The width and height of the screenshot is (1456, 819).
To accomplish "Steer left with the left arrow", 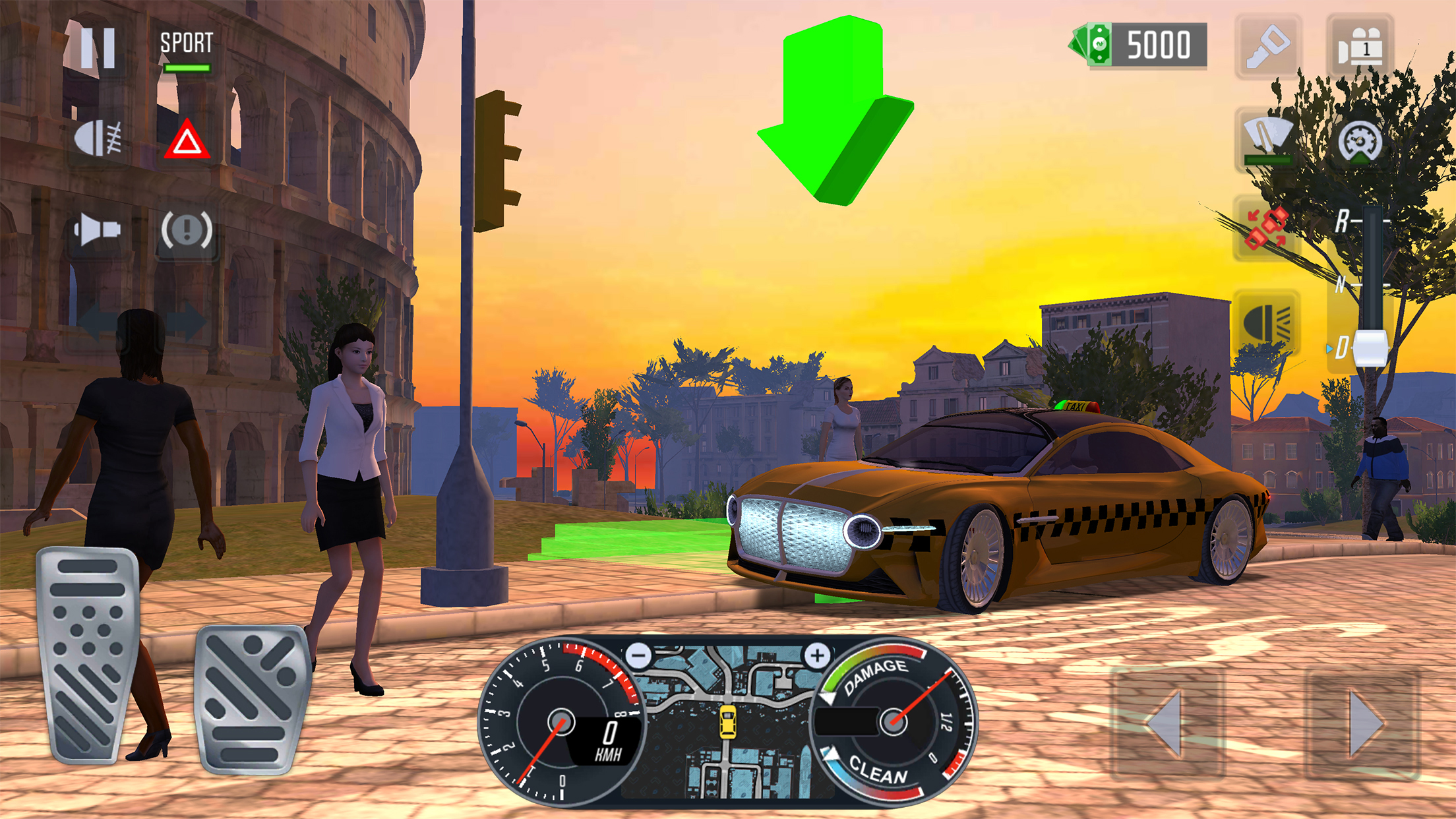I will [1167, 723].
